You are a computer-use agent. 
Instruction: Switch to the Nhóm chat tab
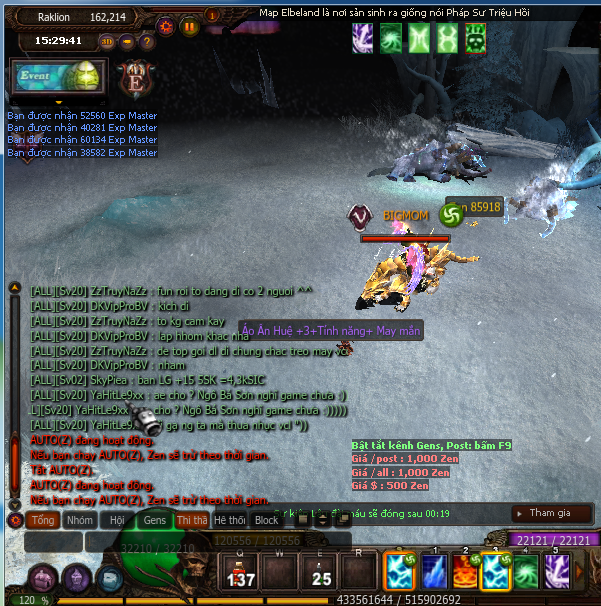coord(80,520)
